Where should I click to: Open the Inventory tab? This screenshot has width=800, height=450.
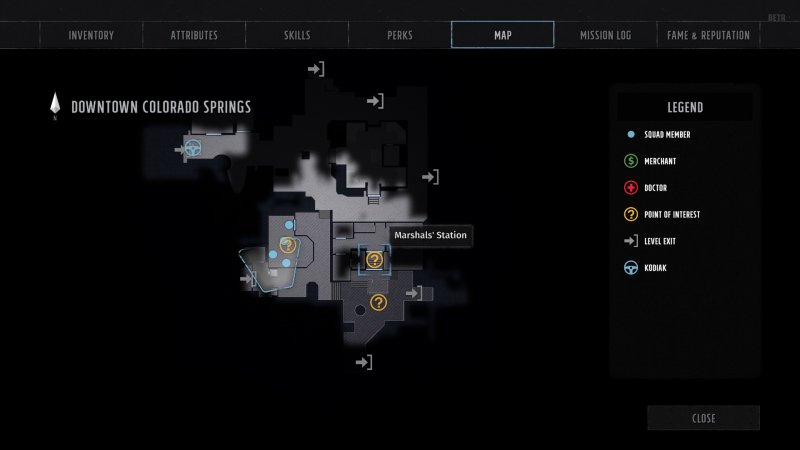pyautogui.click(x=91, y=35)
